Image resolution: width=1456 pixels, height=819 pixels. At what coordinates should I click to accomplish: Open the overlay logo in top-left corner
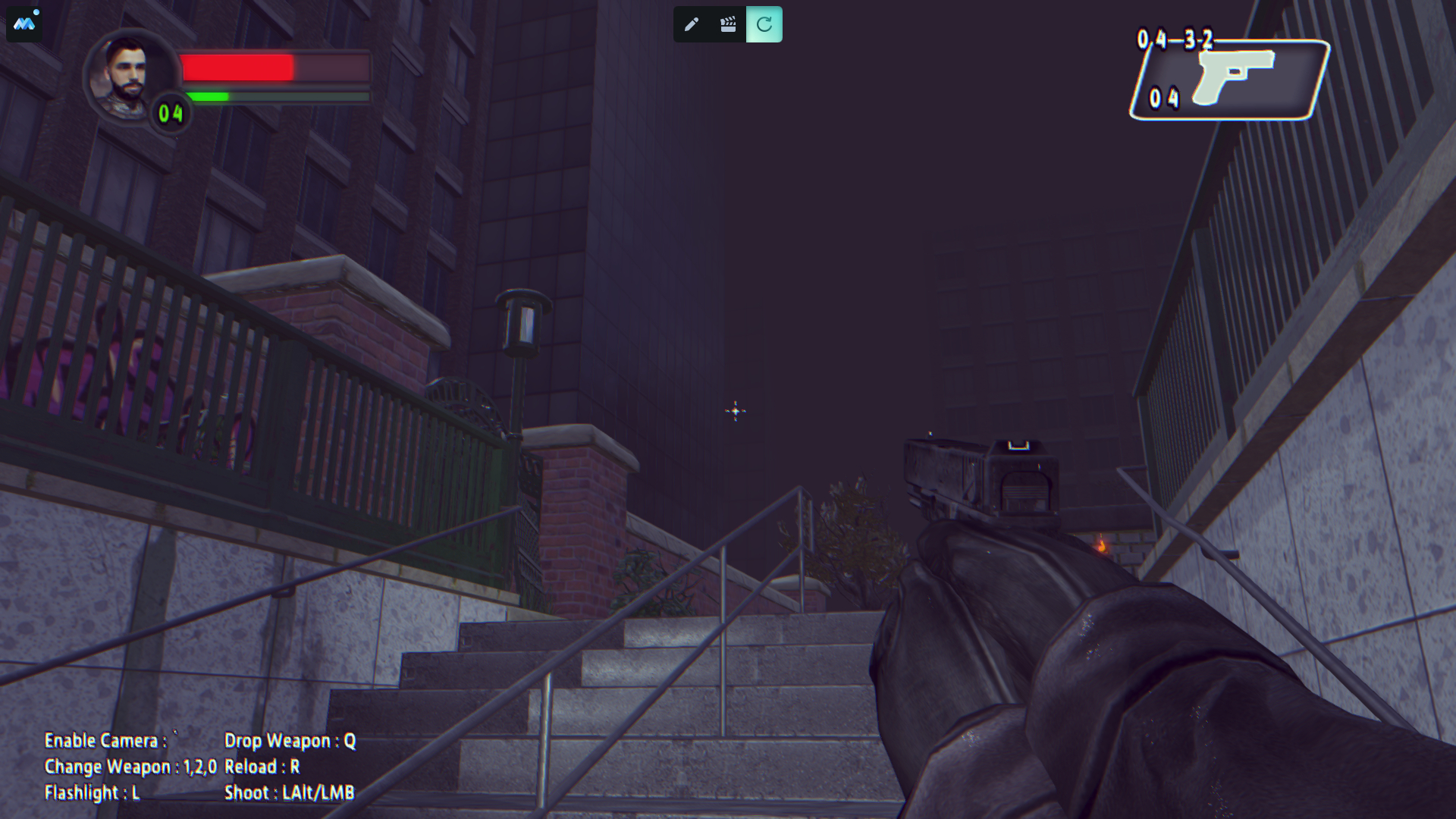pos(24,24)
